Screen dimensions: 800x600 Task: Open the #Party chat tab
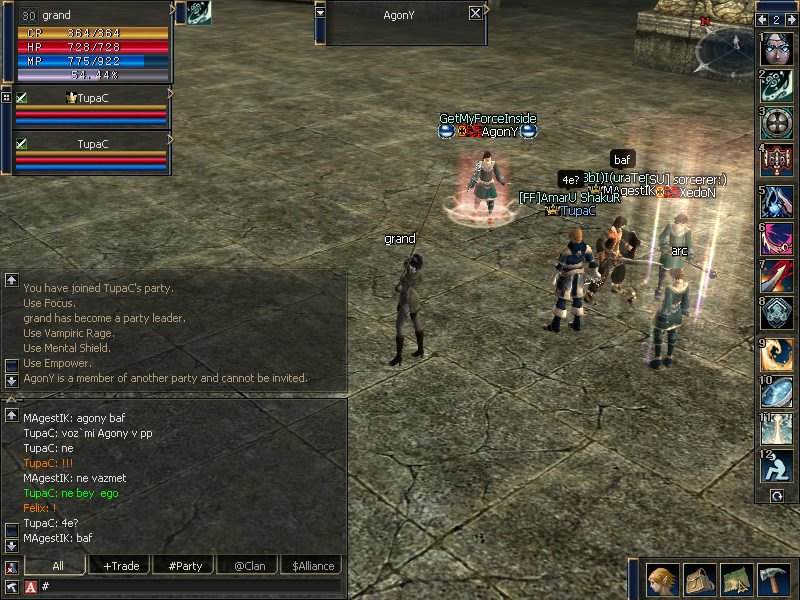coord(185,566)
